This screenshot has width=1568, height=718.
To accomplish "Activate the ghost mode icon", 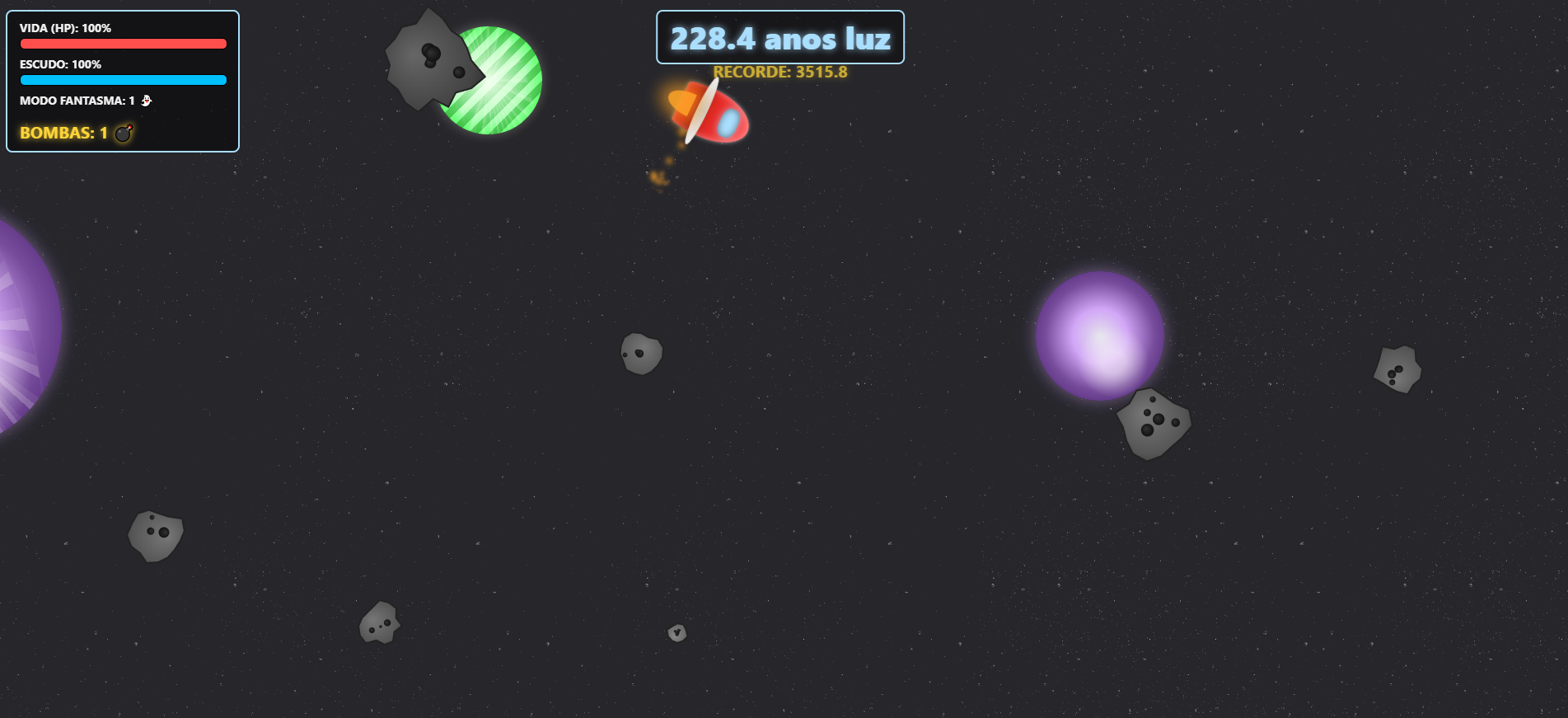I will pyautogui.click(x=146, y=101).
